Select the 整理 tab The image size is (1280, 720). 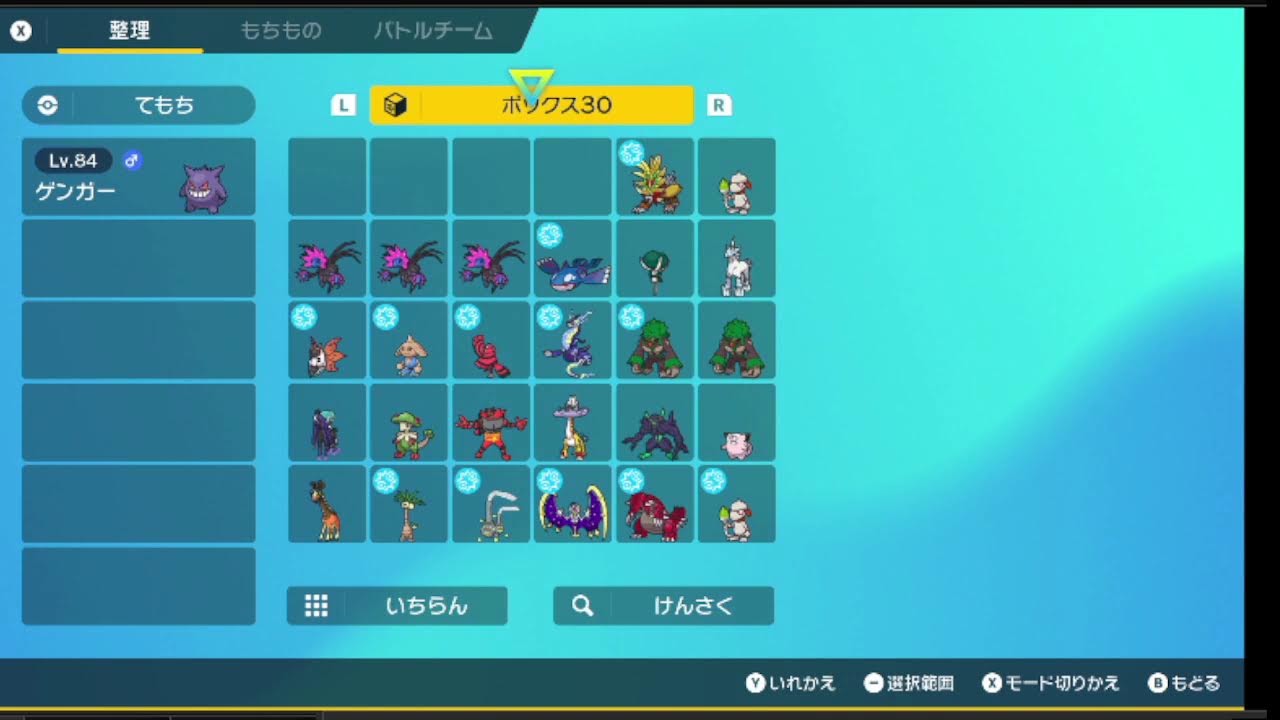click(129, 31)
